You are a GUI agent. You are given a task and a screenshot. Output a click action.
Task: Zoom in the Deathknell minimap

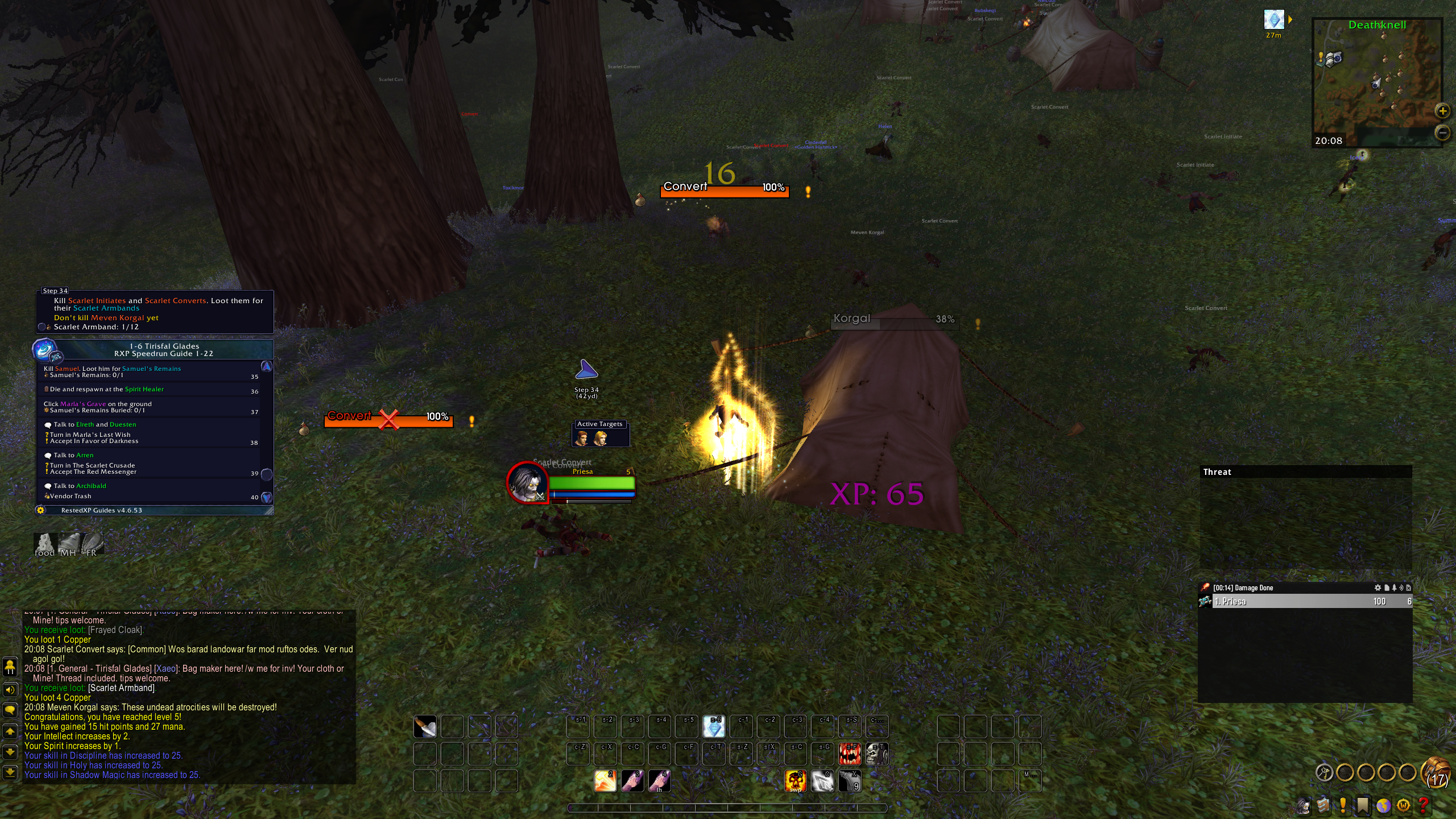coord(1442,111)
